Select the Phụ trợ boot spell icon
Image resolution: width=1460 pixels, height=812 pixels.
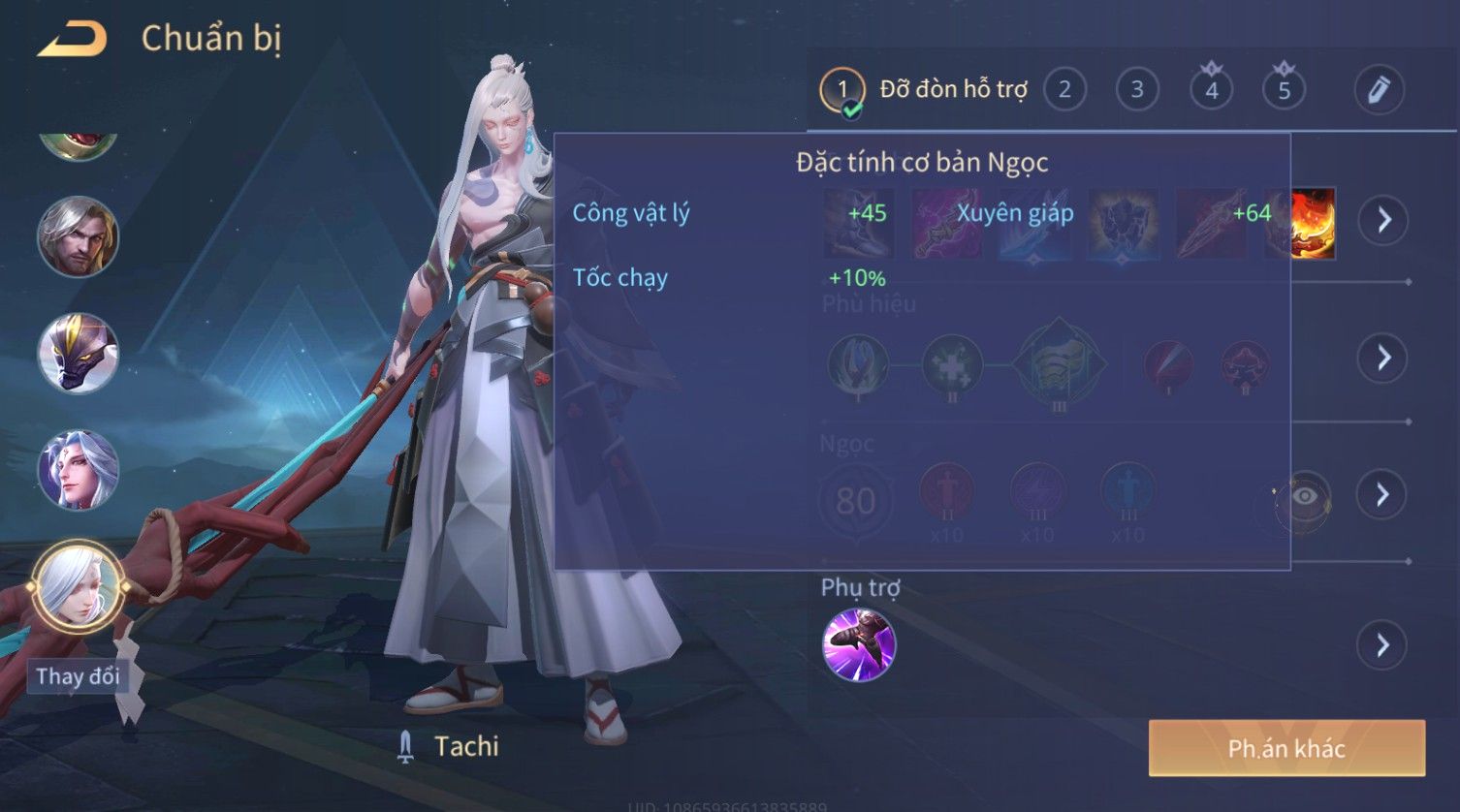pos(858,645)
